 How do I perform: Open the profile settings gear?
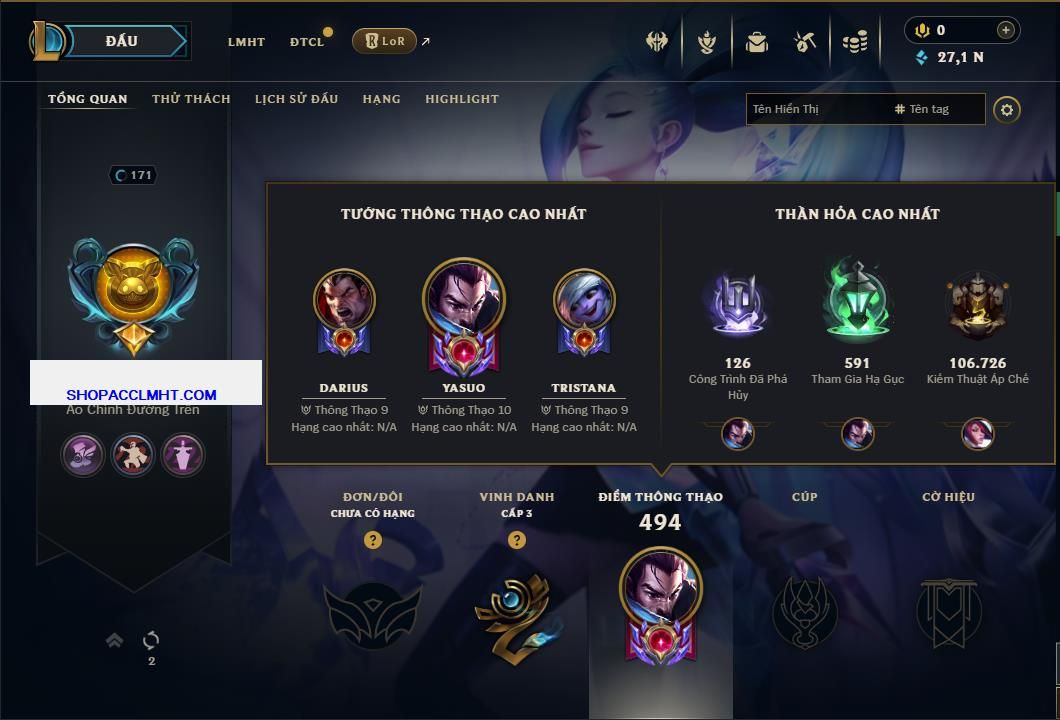click(1007, 109)
